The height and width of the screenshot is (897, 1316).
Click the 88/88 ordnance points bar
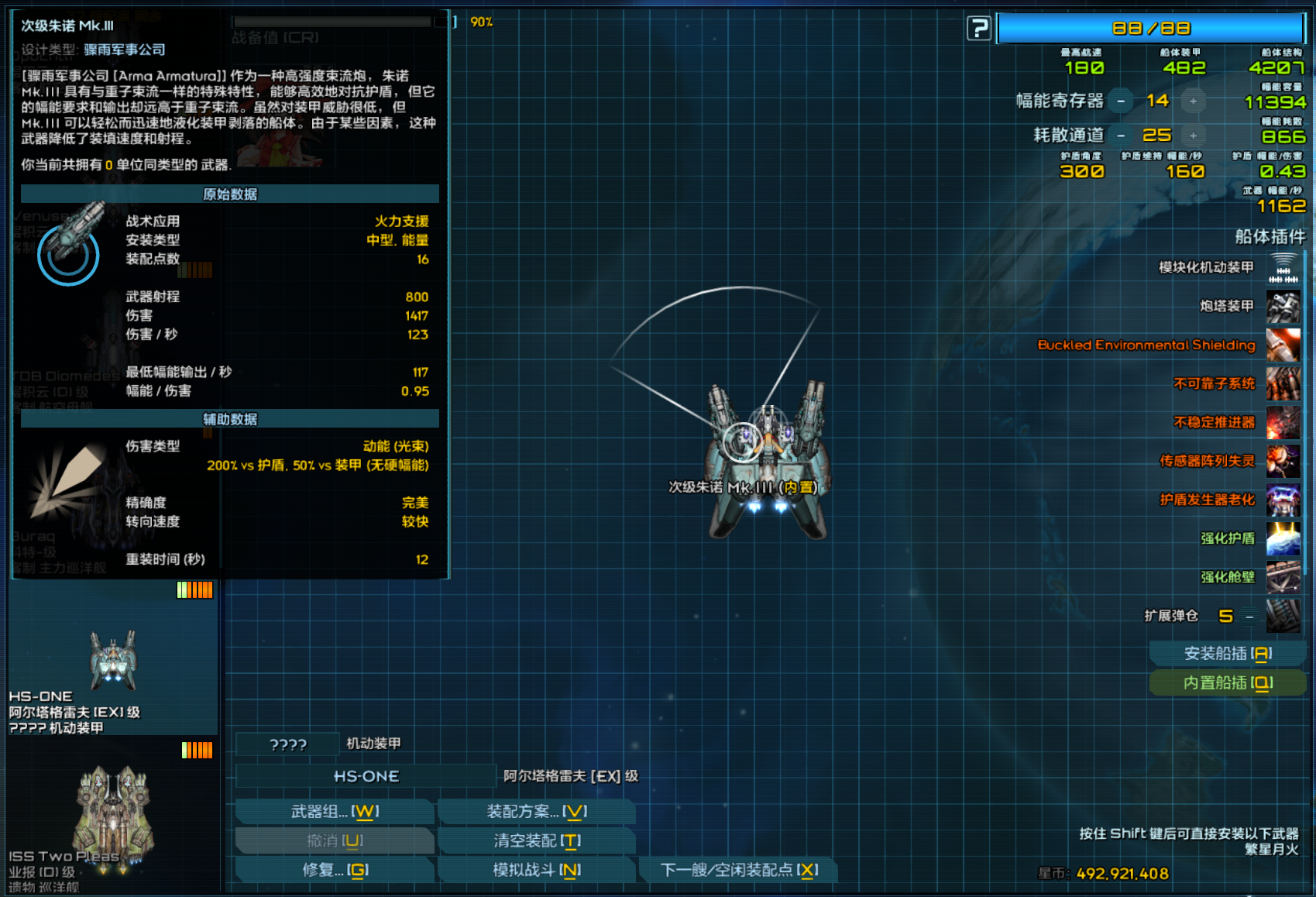click(1151, 27)
